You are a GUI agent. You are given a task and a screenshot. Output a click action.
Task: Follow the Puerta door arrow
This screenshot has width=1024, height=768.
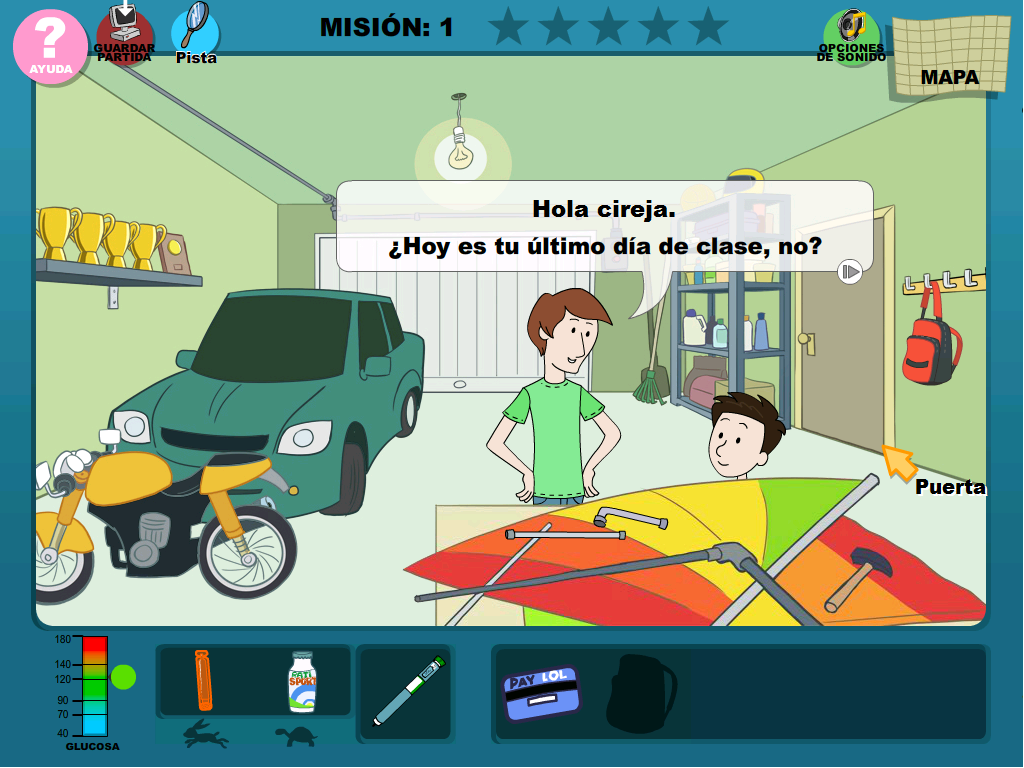pyautogui.click(x=899, y=462)
